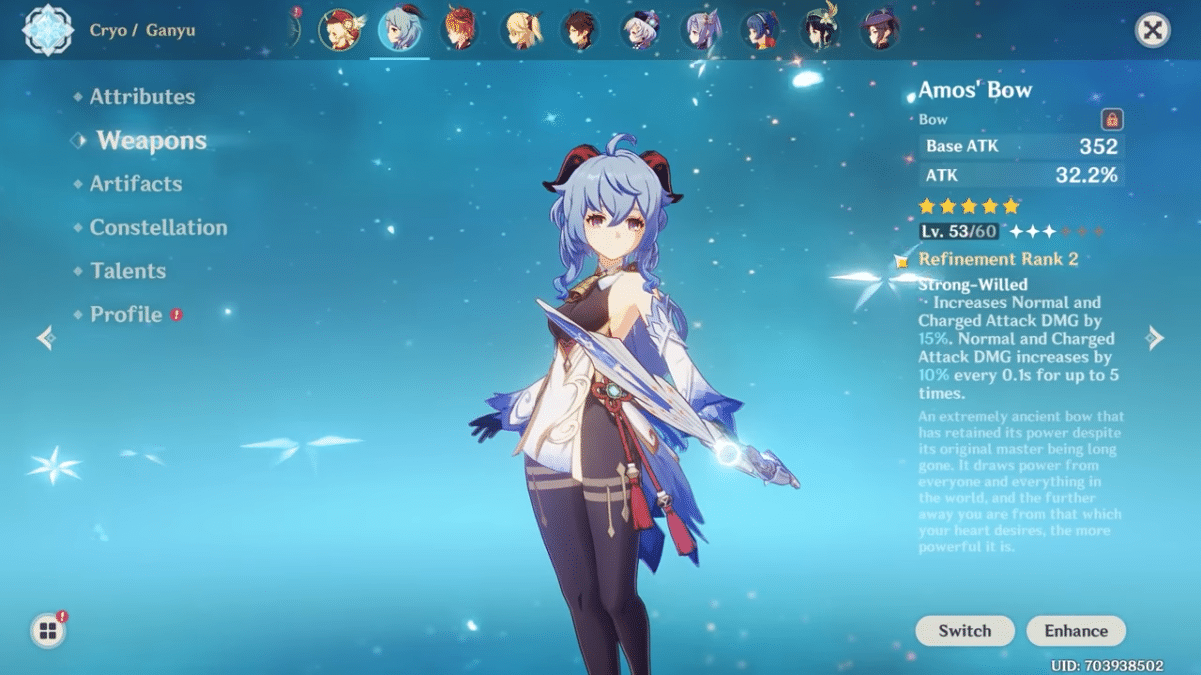
Task: Close the character screen
Action: point(1153,30)
